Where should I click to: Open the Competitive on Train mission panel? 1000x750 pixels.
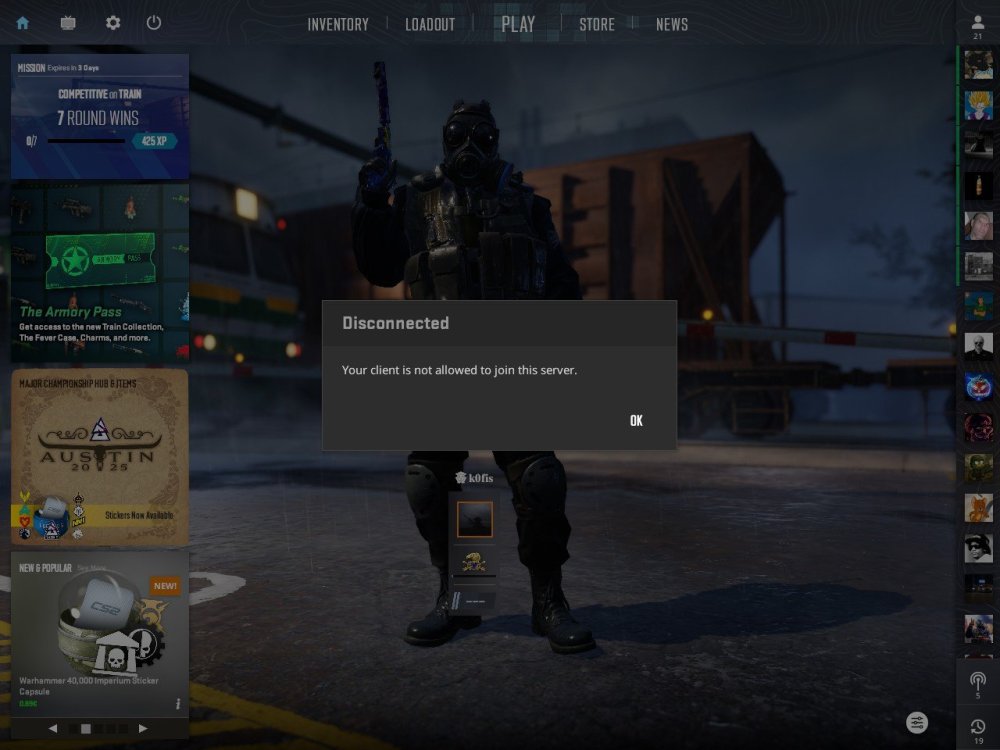click(x=100, y=116)
